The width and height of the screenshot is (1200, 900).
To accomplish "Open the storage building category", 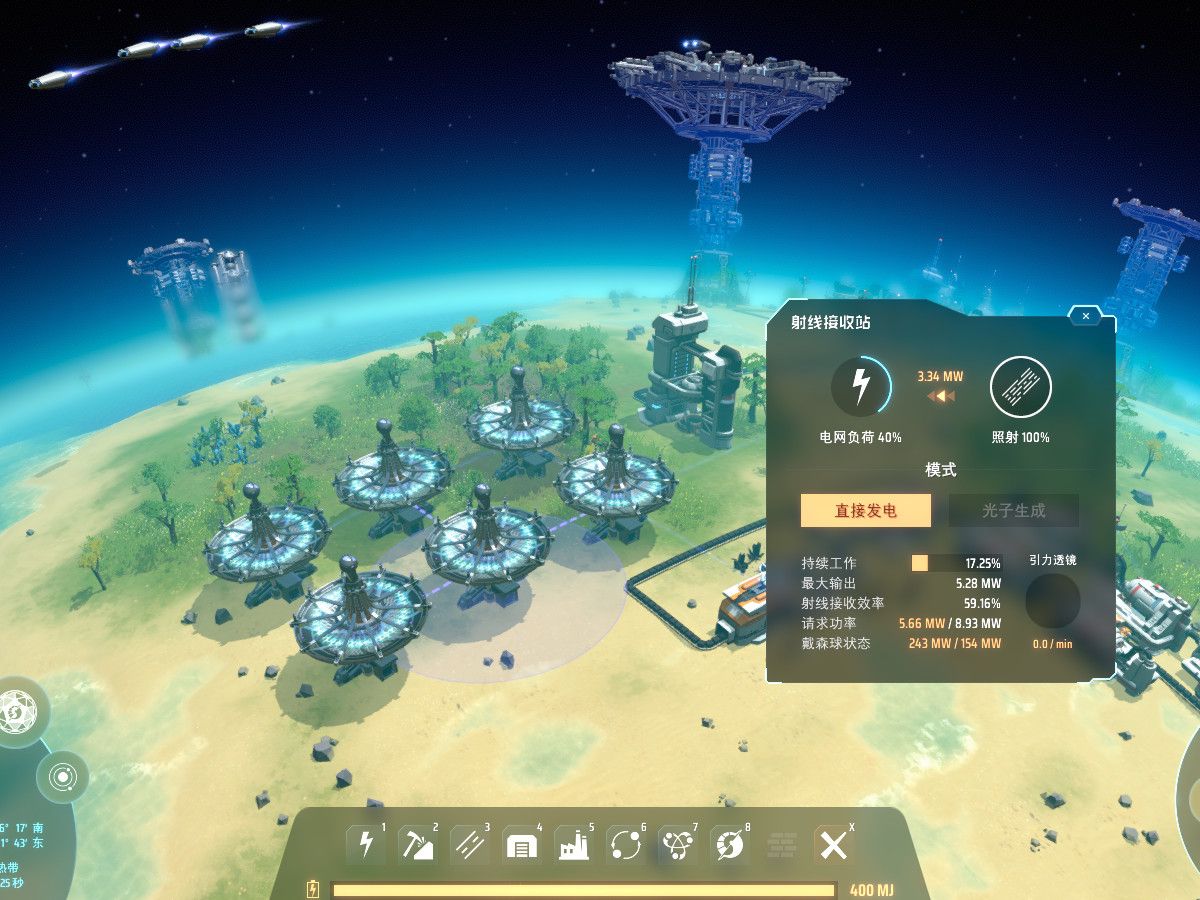I will pyautogui.click(x=522, y=845).
